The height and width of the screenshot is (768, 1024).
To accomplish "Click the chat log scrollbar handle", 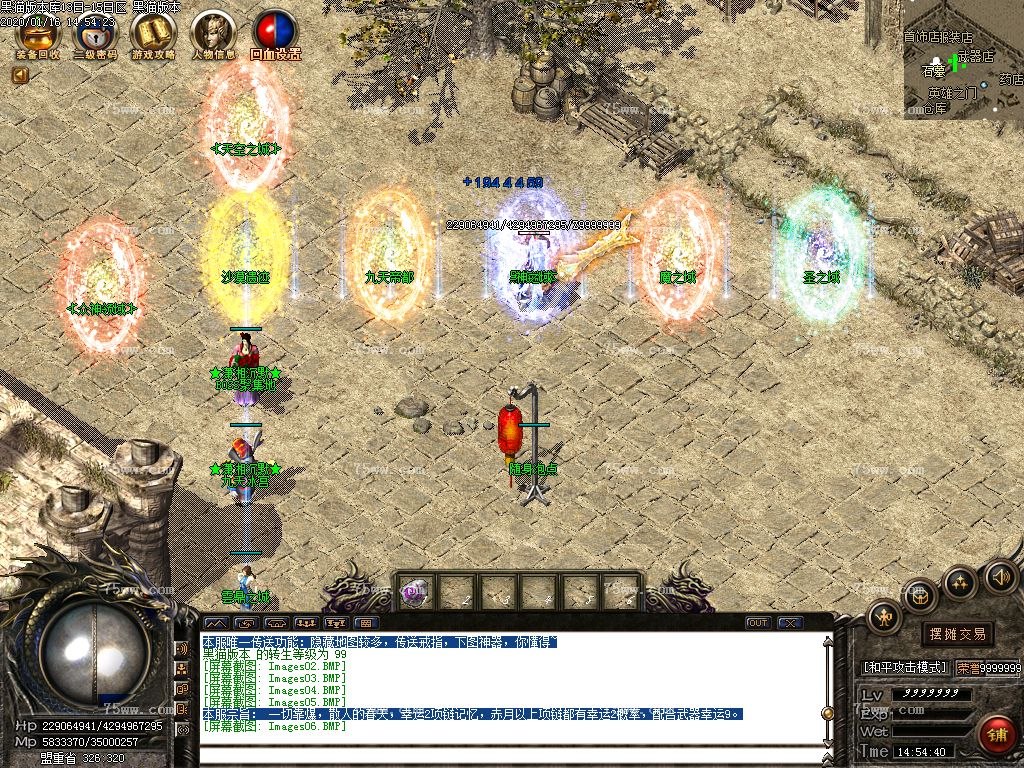I will click(x=827, y=713).
